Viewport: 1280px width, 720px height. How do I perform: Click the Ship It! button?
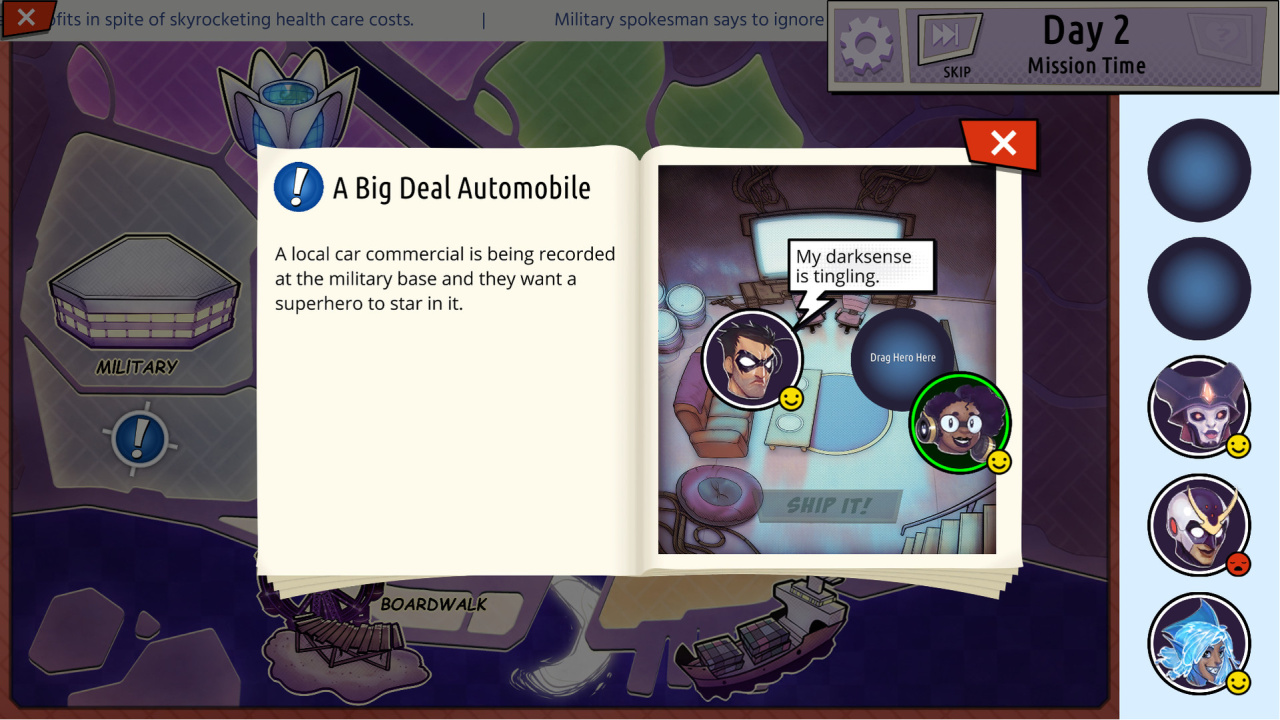click(x=829, y=506)
